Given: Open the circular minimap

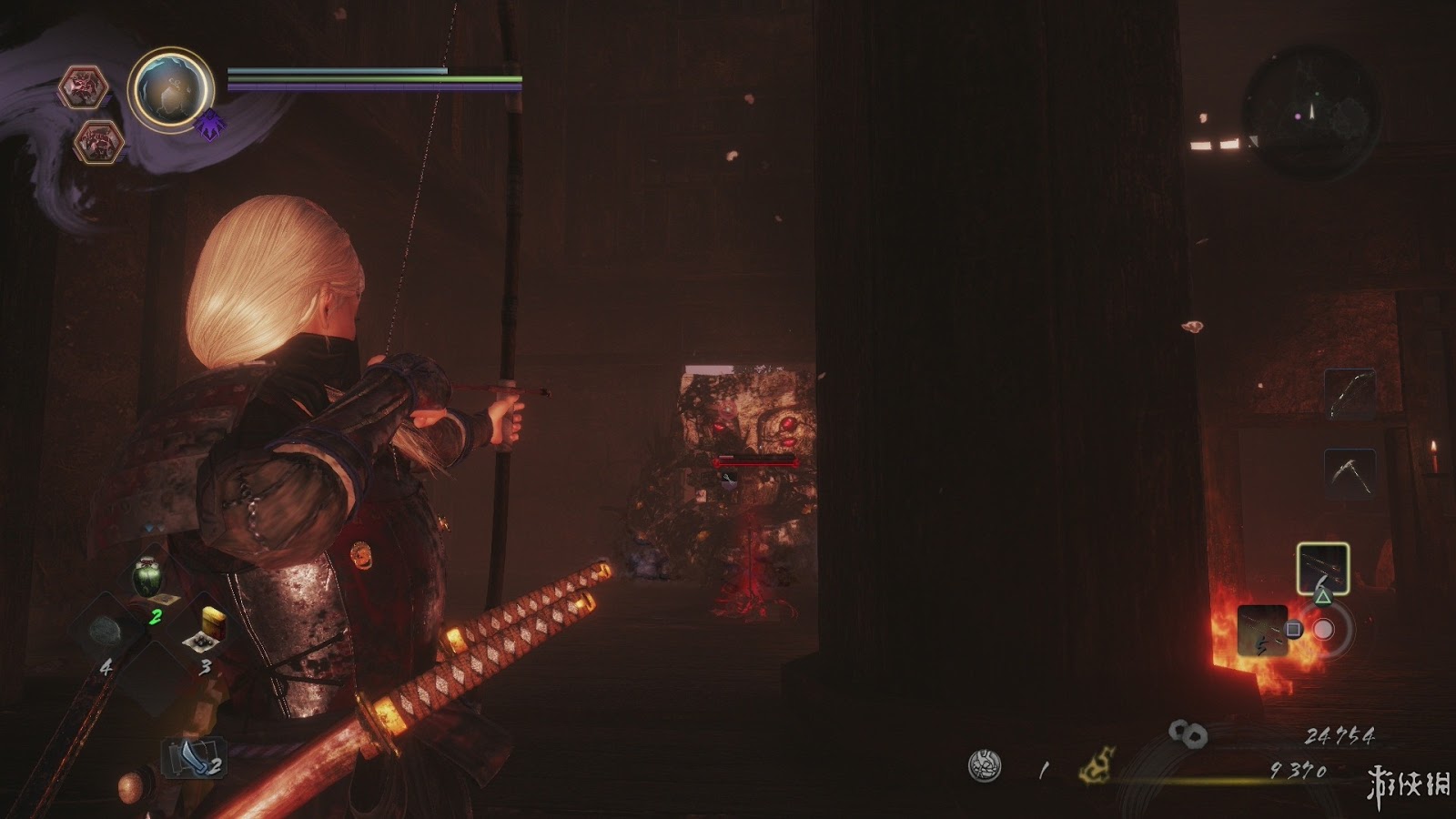Looking at the screenshot, I should tap(1310, 111).
